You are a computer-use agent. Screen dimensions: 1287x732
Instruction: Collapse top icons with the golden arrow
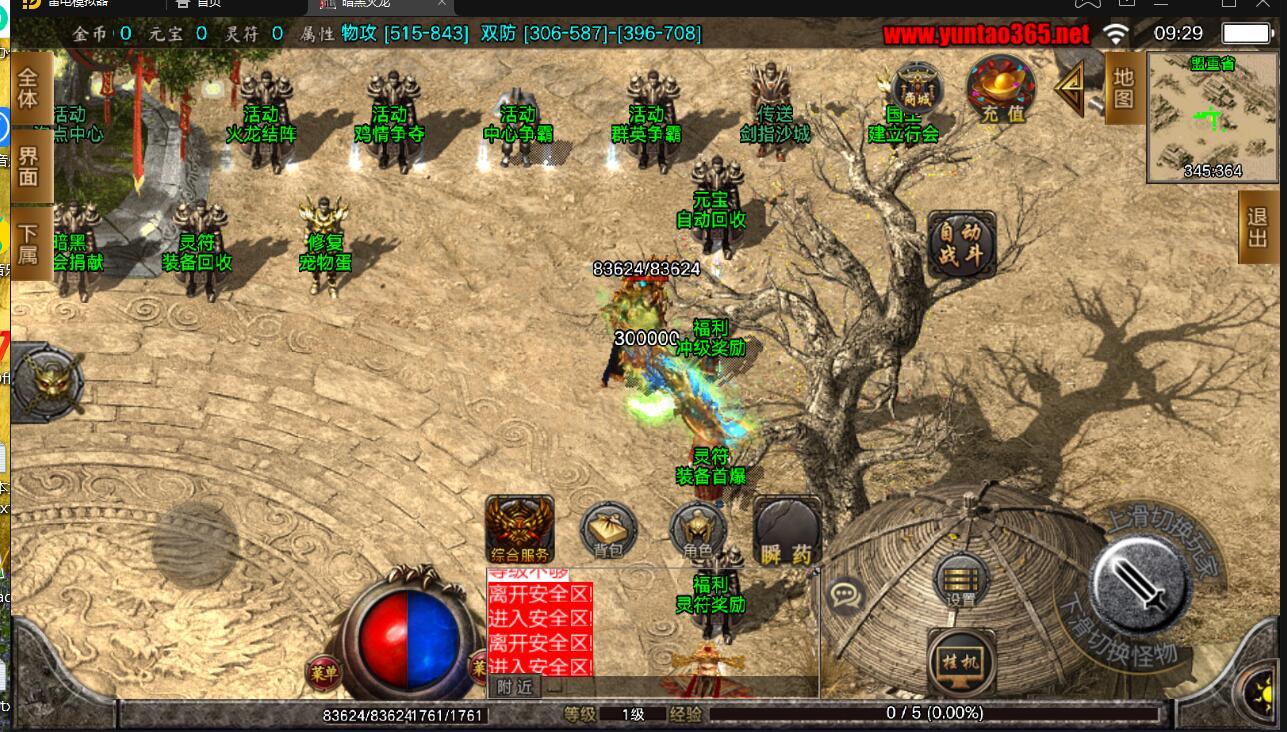[x=1072, y=88]
